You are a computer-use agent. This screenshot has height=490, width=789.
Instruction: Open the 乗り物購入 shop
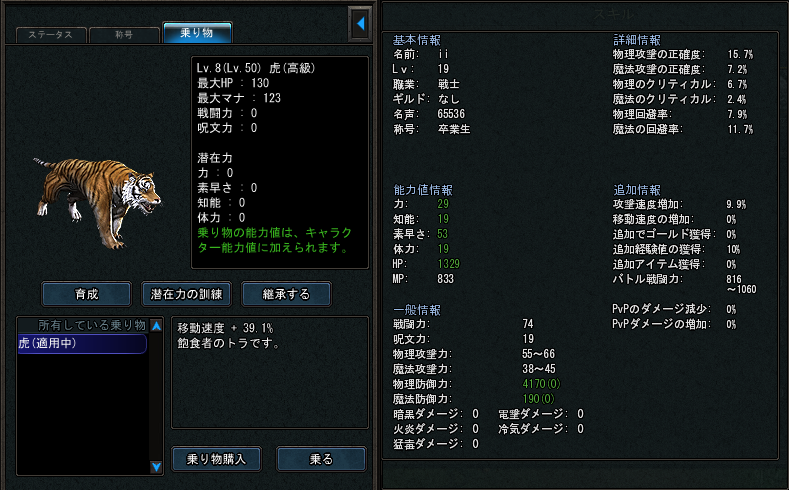(x=217, y=459)
